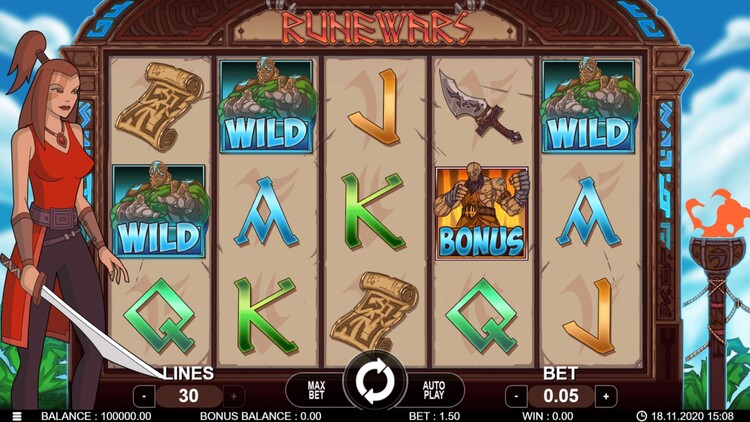Lower the bet amount with minus

tap(516, 396)
